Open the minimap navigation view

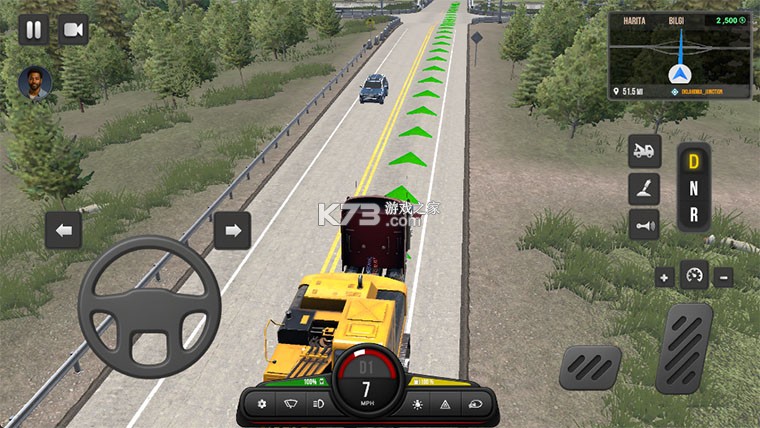tap(679, 58)
